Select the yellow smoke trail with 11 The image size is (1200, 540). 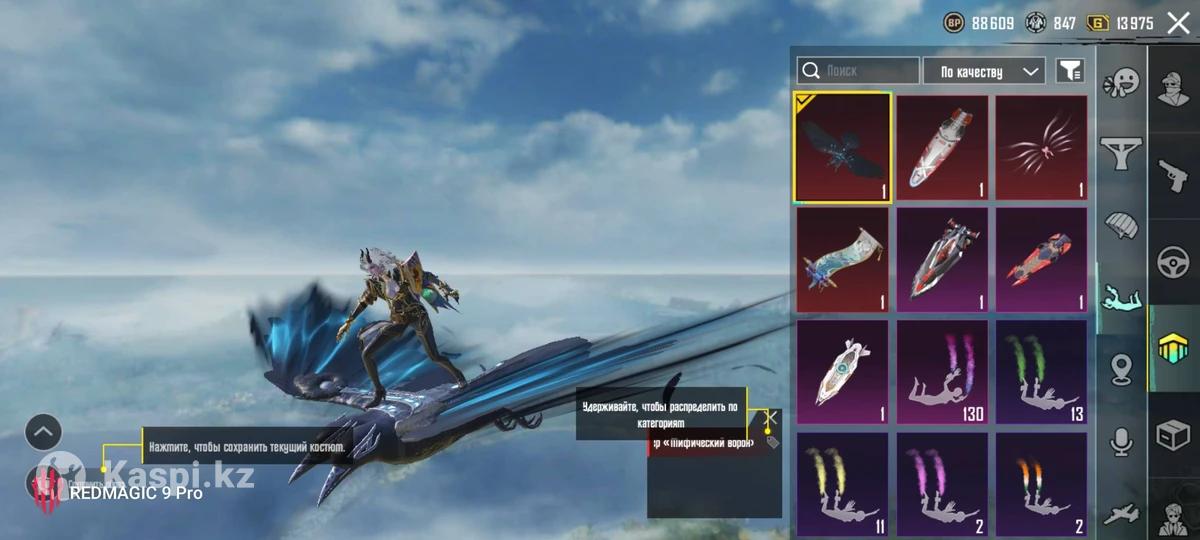click(x=842, y=485)
